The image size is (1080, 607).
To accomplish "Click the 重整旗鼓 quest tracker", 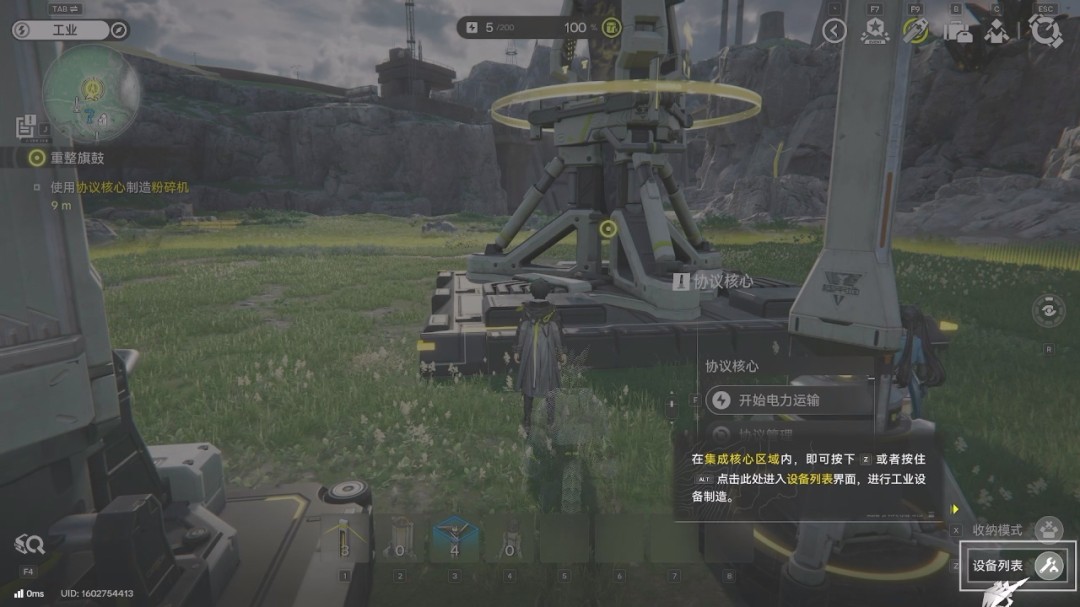I will 77,158.
